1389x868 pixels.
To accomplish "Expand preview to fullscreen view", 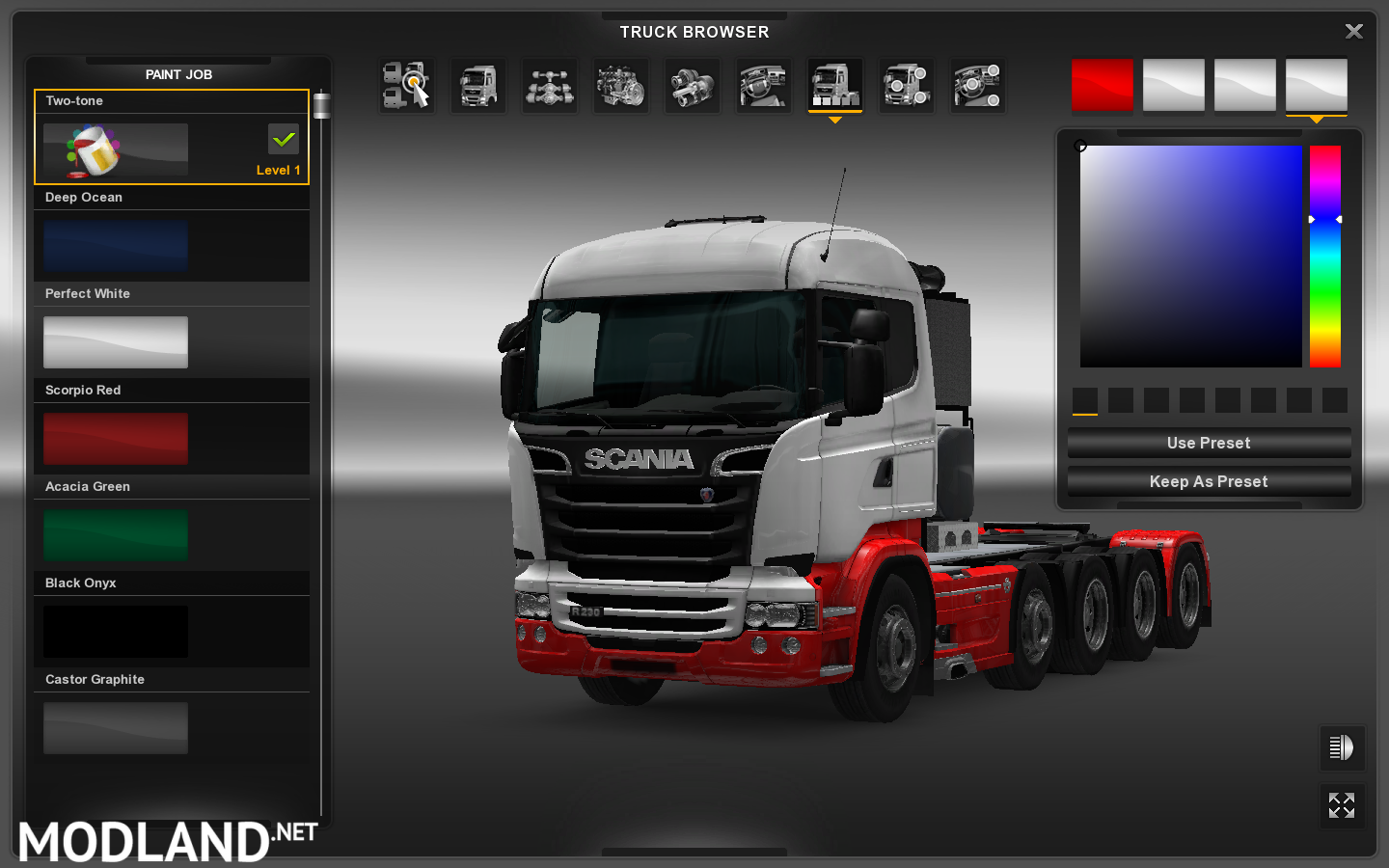I will click(x=1342, y=805).
